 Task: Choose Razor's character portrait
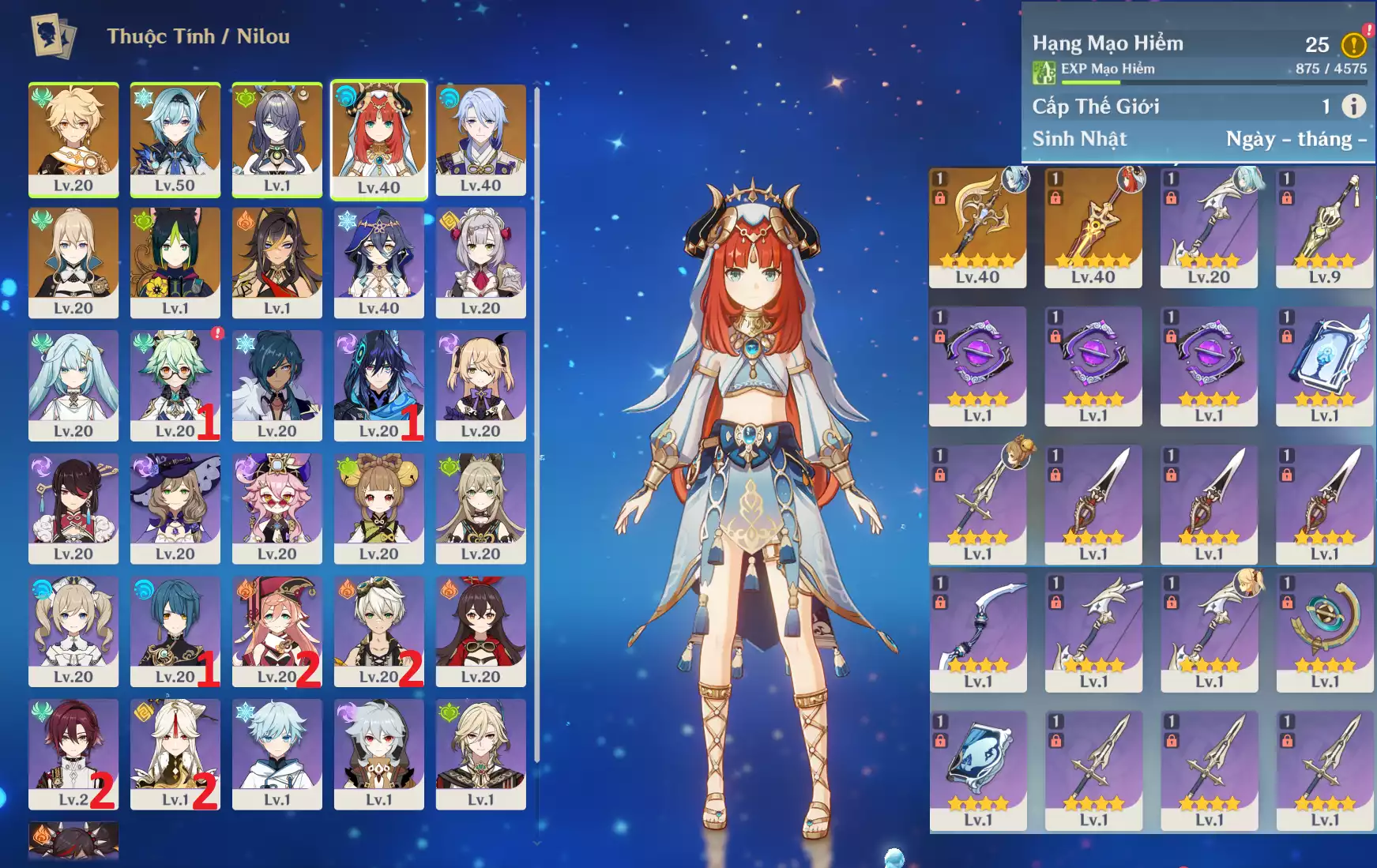(x=378, y=753)
